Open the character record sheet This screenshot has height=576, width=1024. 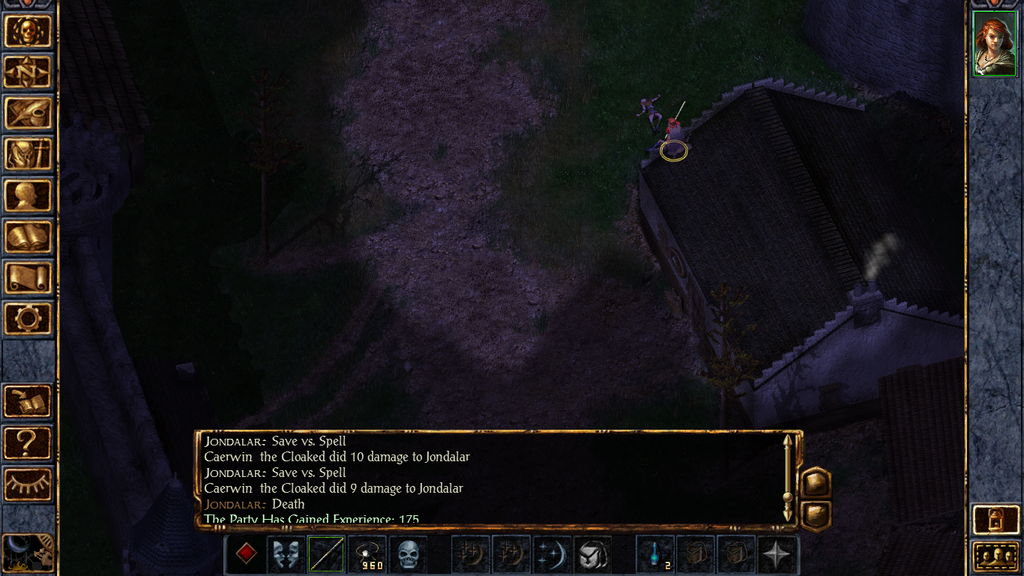(27, 195)
